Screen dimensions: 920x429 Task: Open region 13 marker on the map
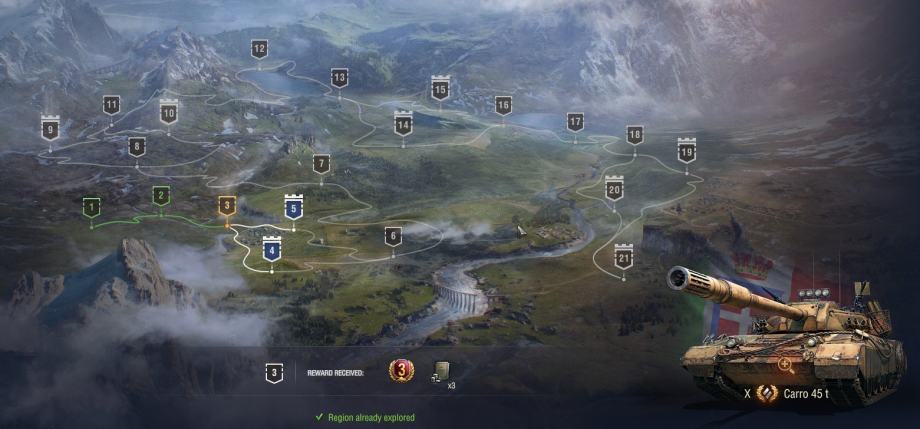[339, 77]
